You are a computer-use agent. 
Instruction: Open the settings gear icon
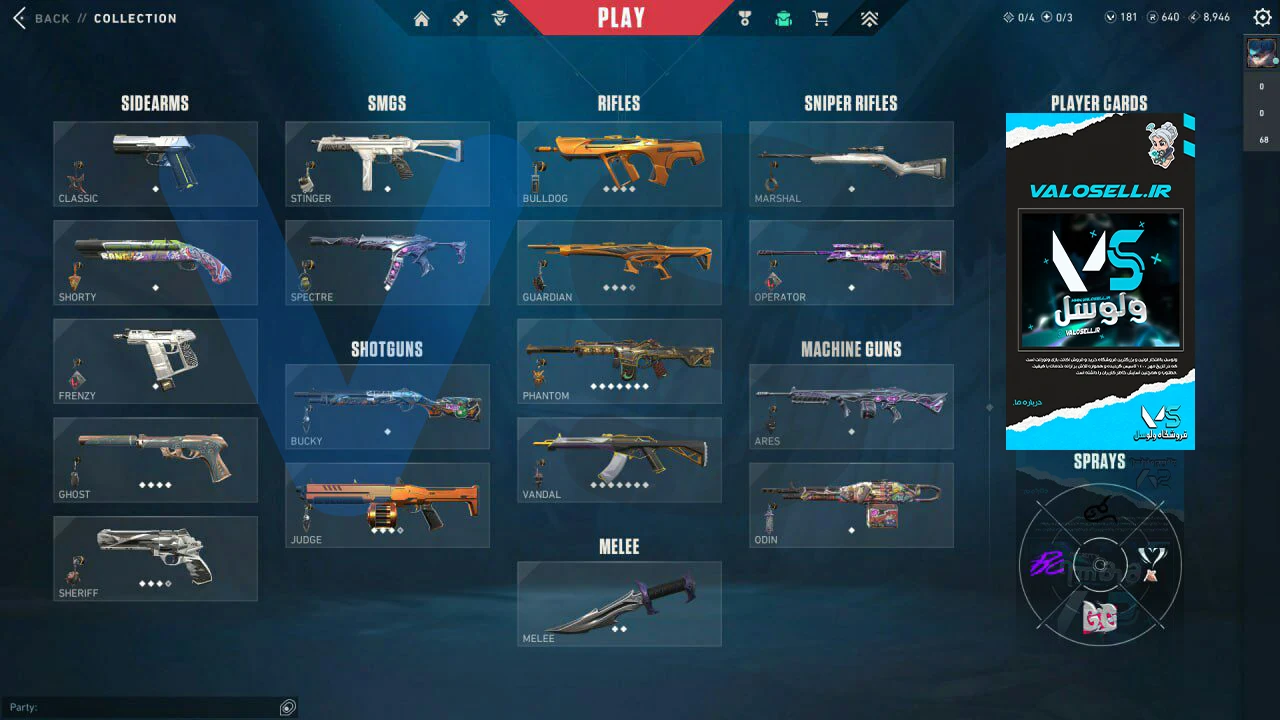(1262, 17)
